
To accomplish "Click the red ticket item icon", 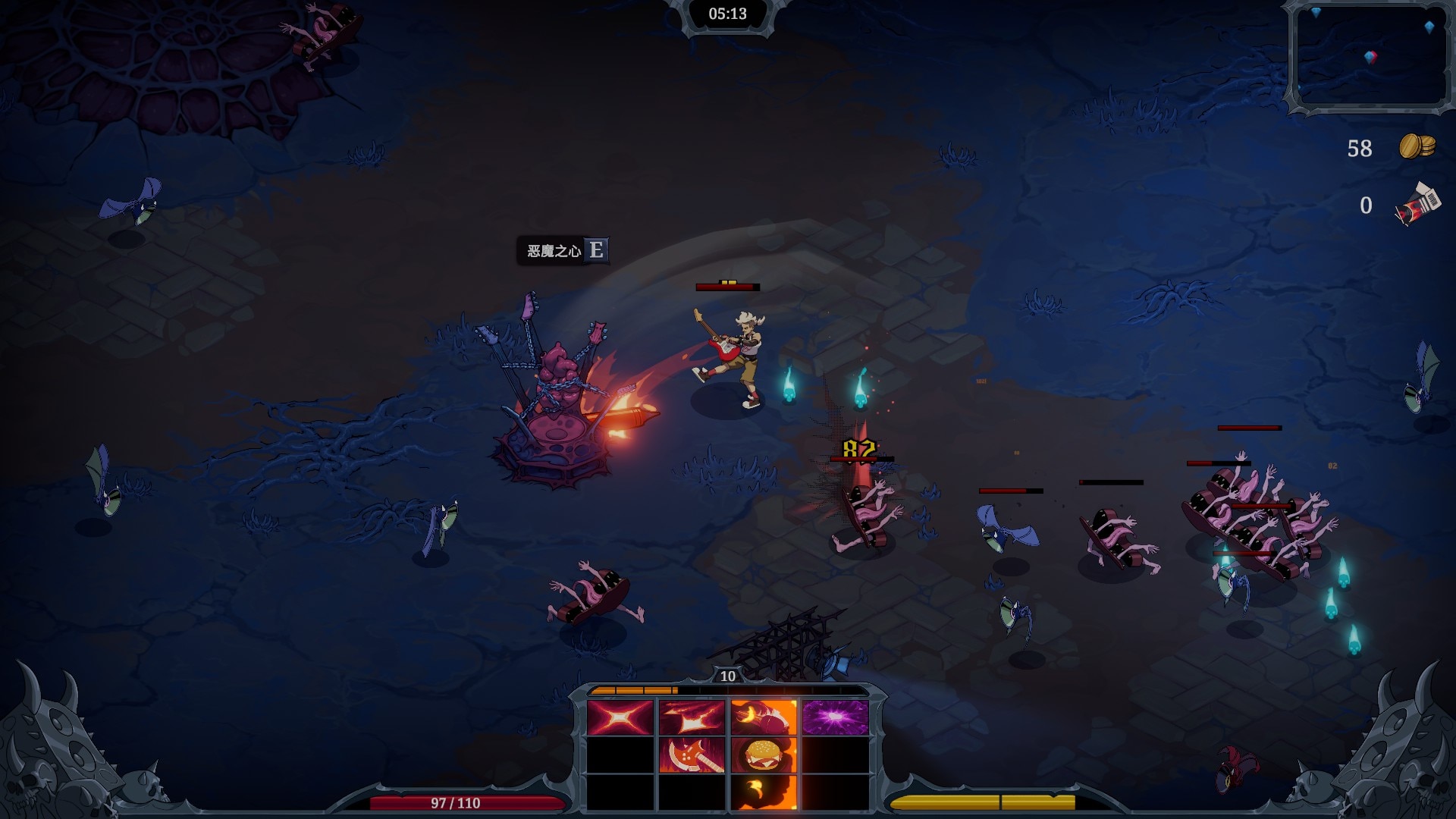I will (1417, 205).
